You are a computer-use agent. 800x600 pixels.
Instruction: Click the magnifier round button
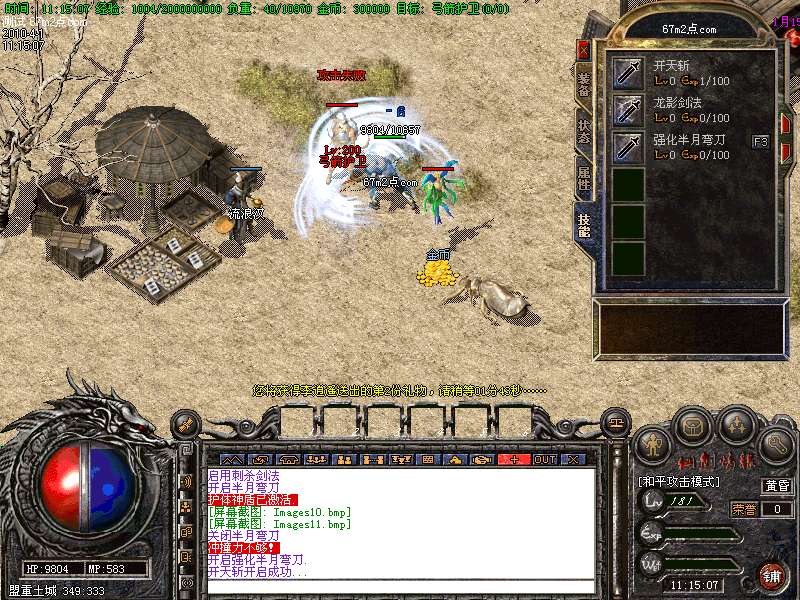(777, 443)
